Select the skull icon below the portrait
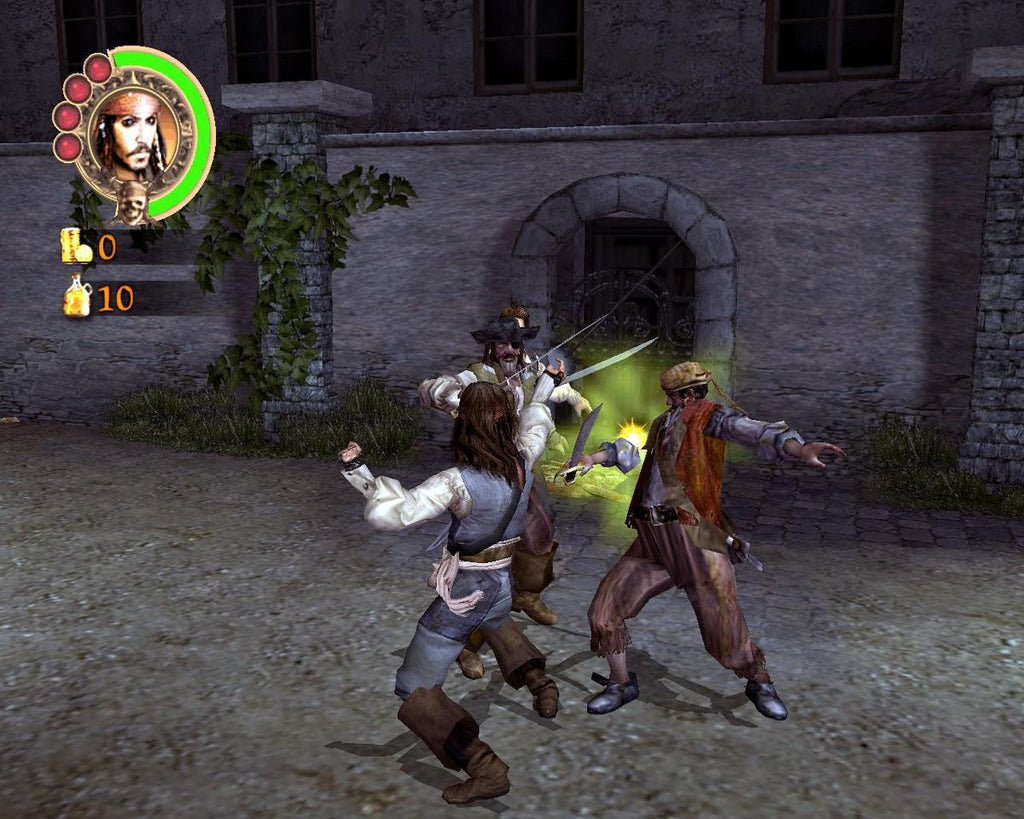 pyautogui.click(x=132, y=202)
